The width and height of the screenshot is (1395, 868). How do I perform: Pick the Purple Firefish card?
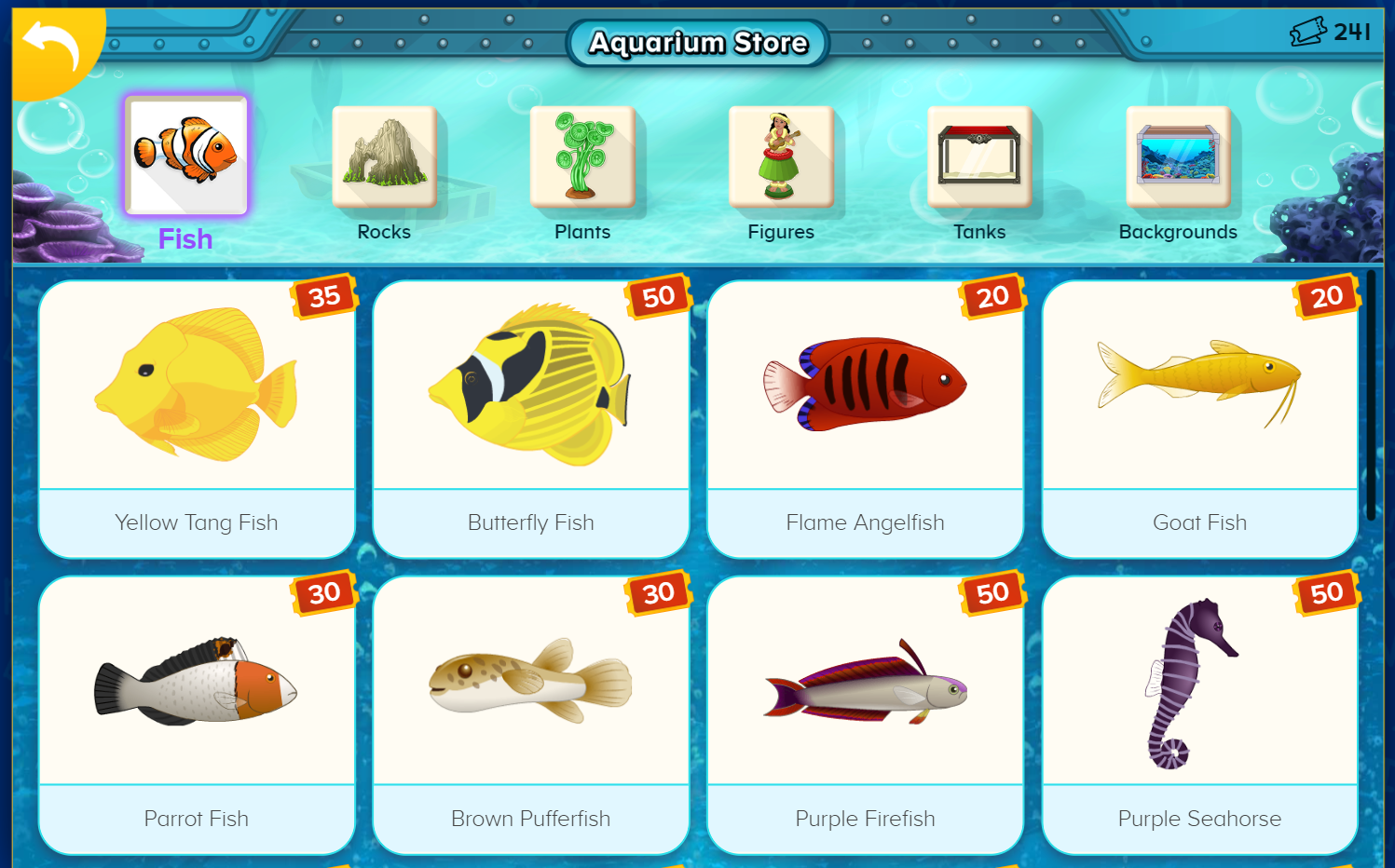pyautogui.click(x=866, y=714)
